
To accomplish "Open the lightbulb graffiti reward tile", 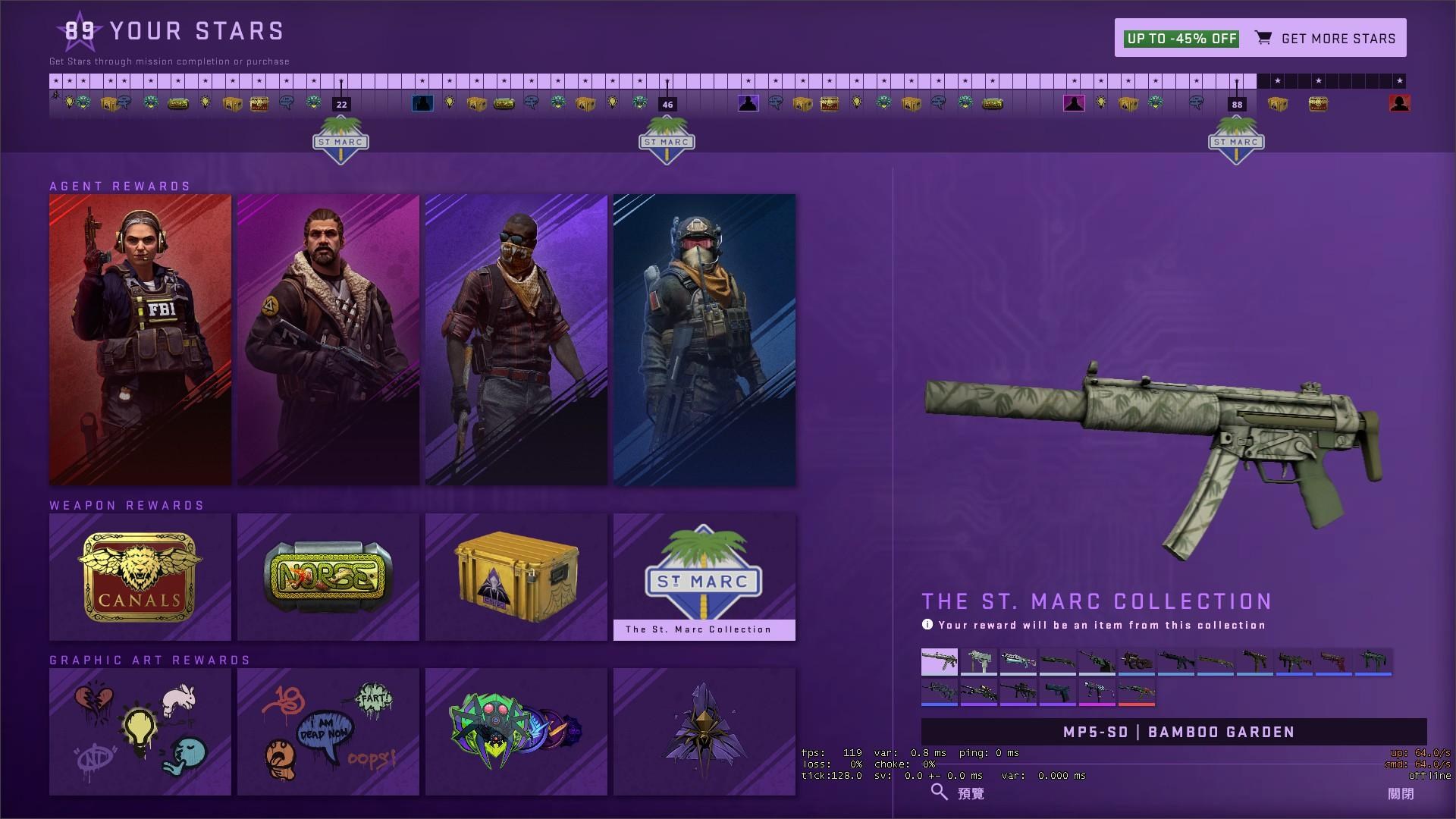I will coord(140,732).
